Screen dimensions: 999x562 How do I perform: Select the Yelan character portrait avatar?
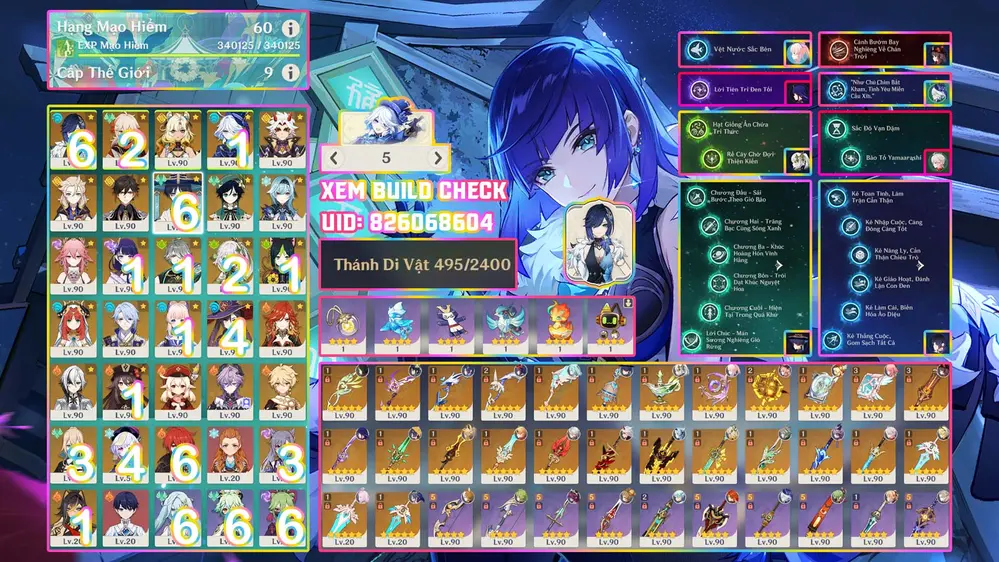[x=598, y=242]
